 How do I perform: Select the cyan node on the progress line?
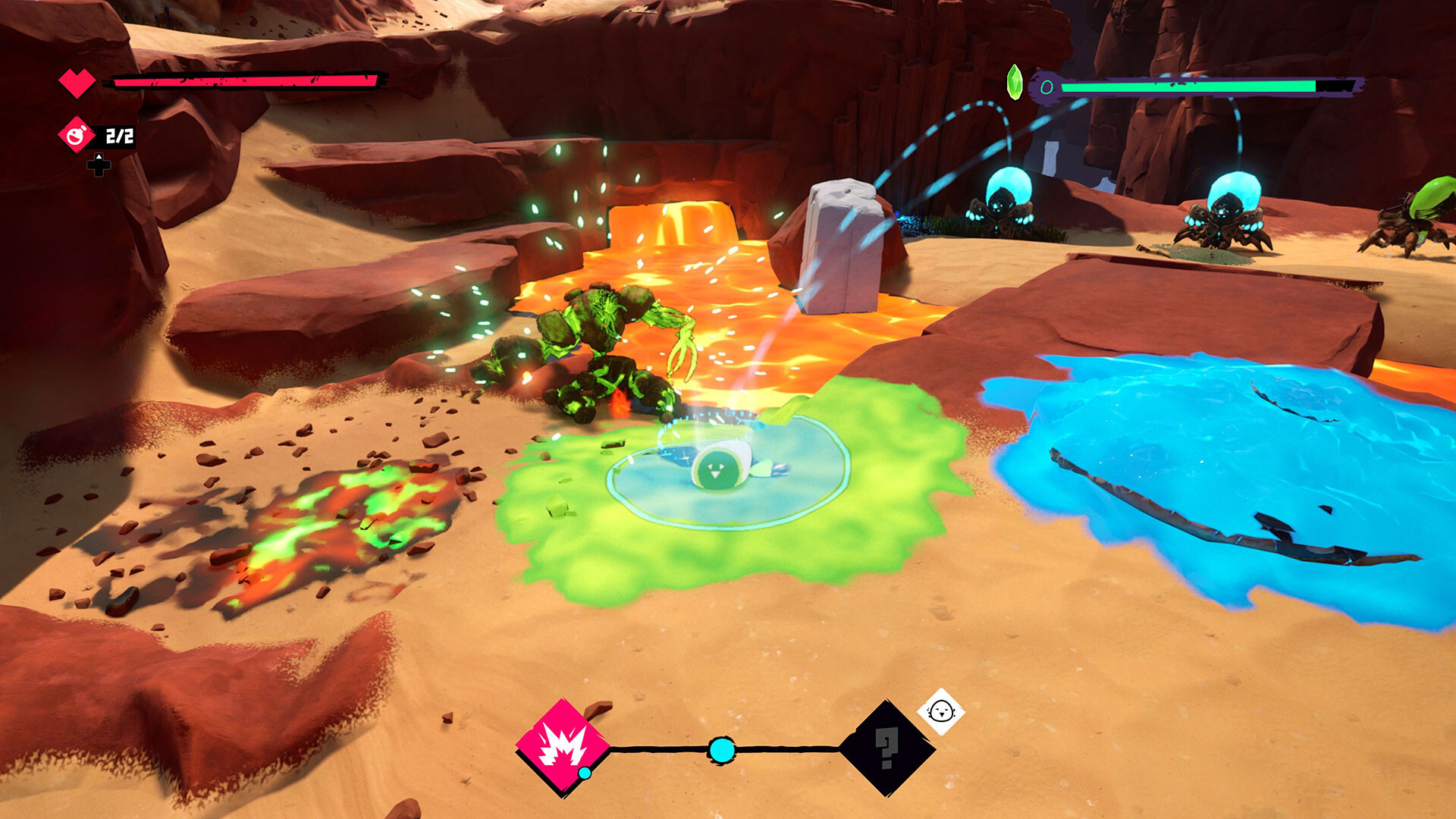[721, 750]
